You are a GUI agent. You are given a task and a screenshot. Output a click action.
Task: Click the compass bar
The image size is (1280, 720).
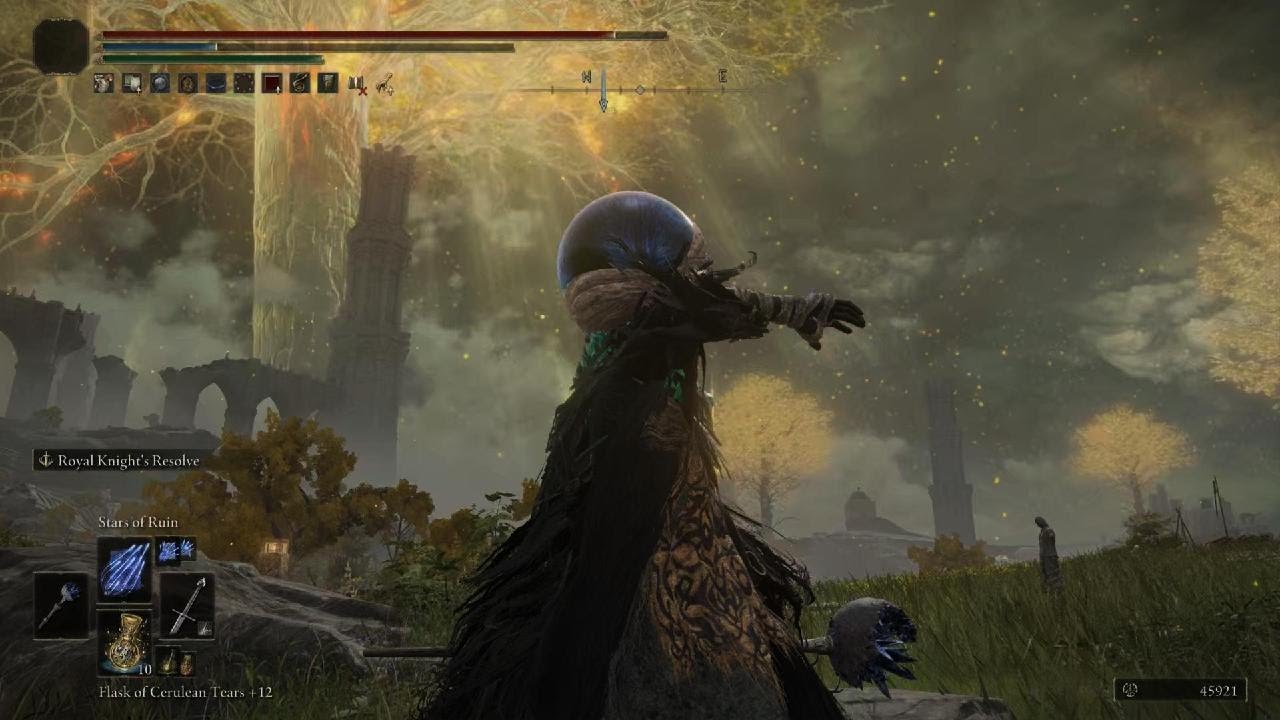point(640,90)
